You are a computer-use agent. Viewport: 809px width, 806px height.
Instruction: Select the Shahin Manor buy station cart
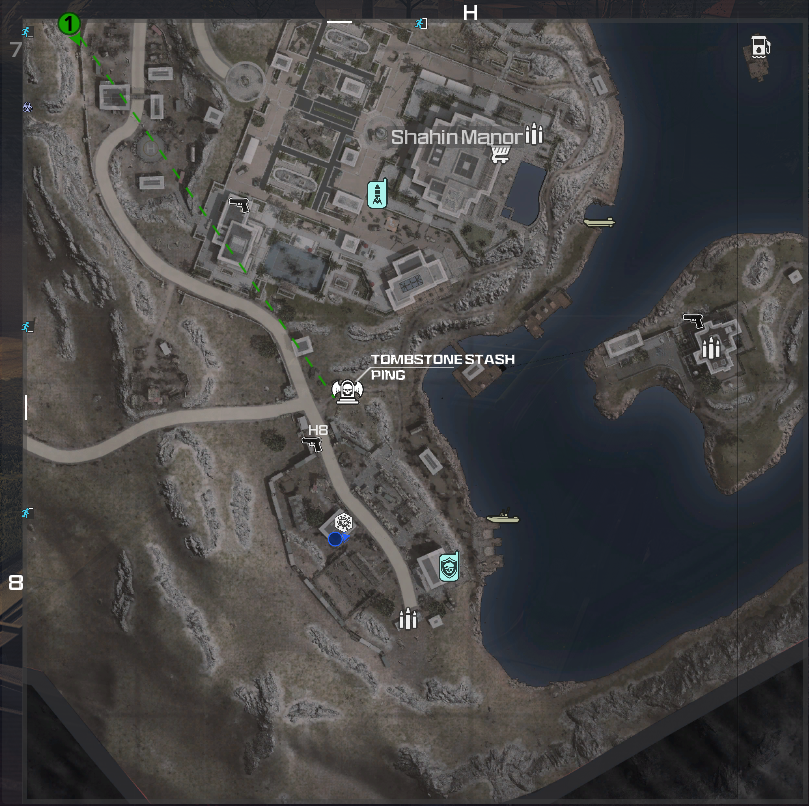point(502,153)
